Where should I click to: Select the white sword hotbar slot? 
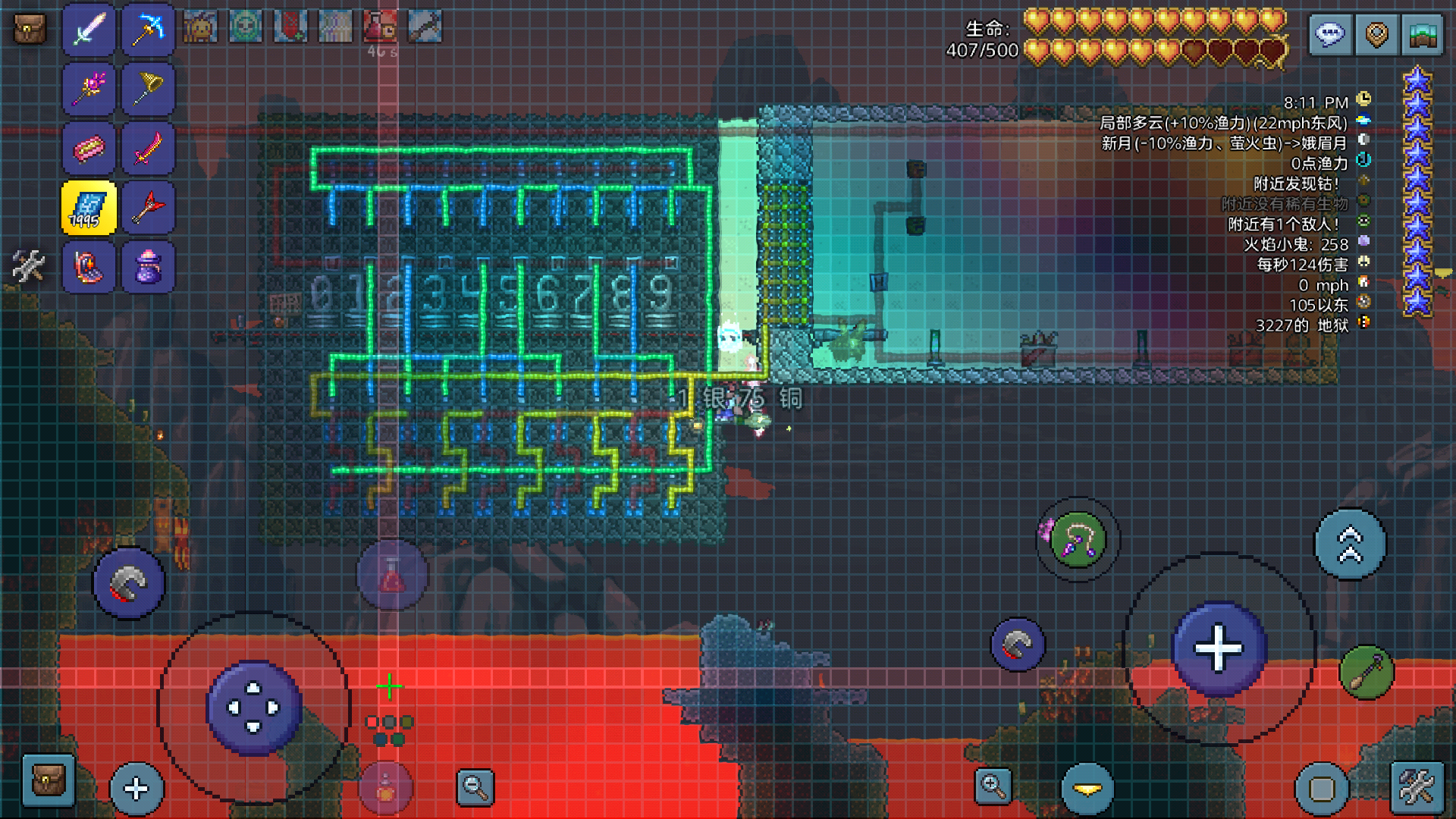click(89, 30)
